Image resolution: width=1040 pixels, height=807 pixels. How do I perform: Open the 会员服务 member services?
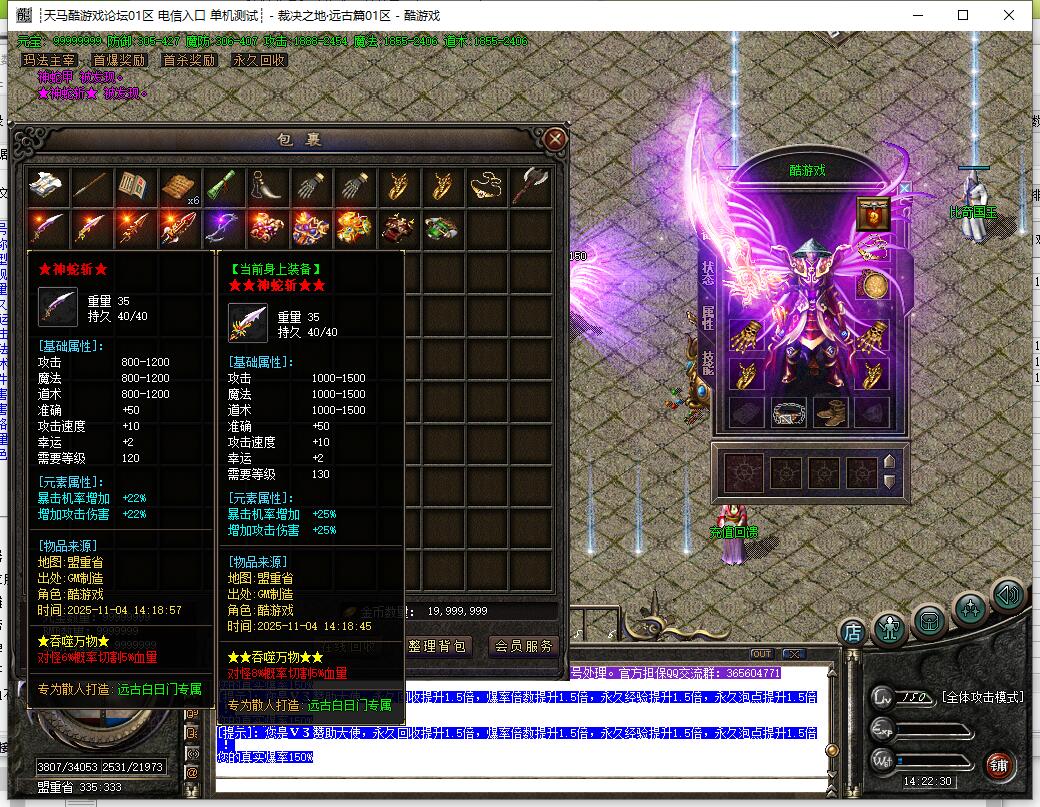tap(524, 646)
